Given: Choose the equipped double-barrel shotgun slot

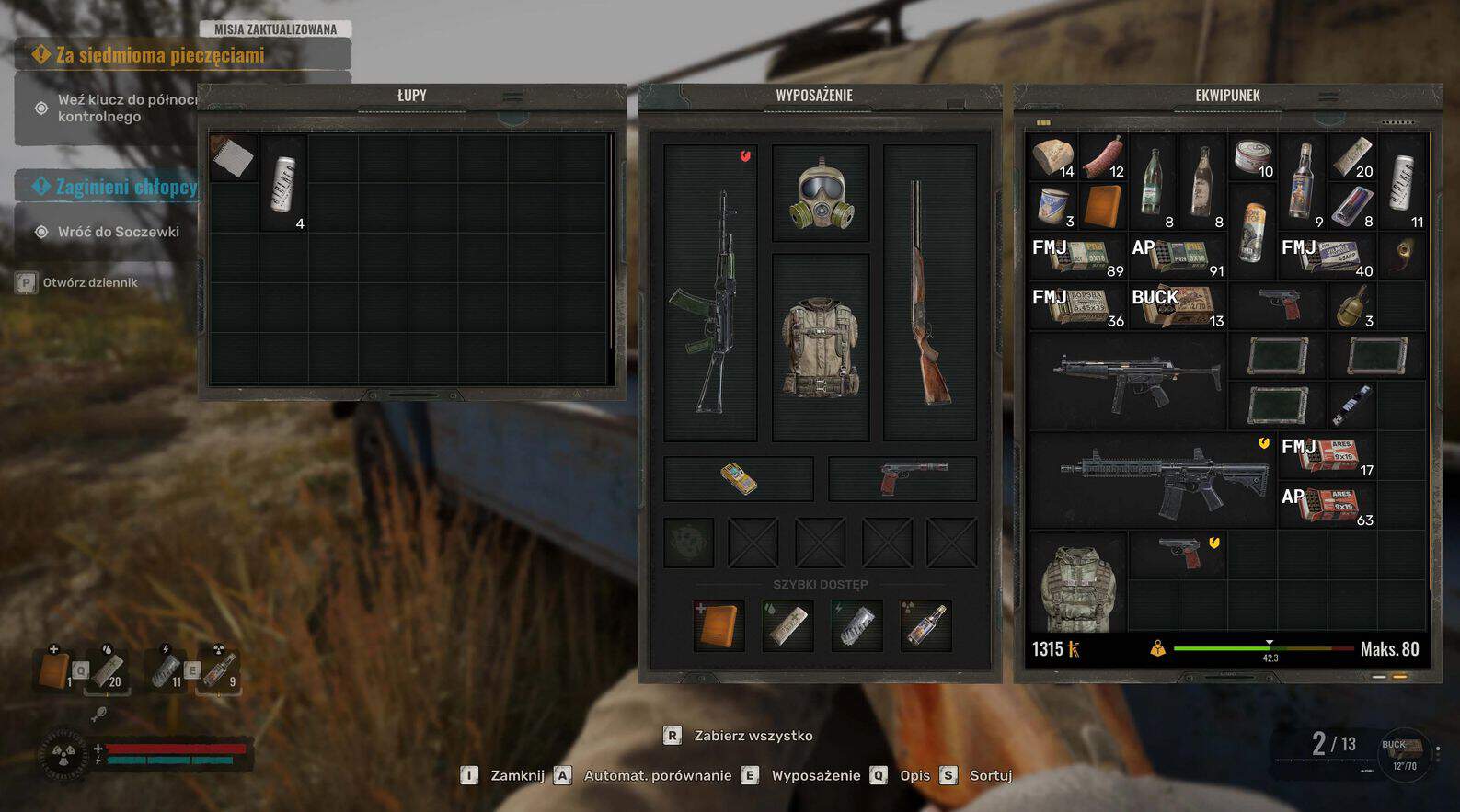Looking at the screenshot, I should (x=929, y=294).
